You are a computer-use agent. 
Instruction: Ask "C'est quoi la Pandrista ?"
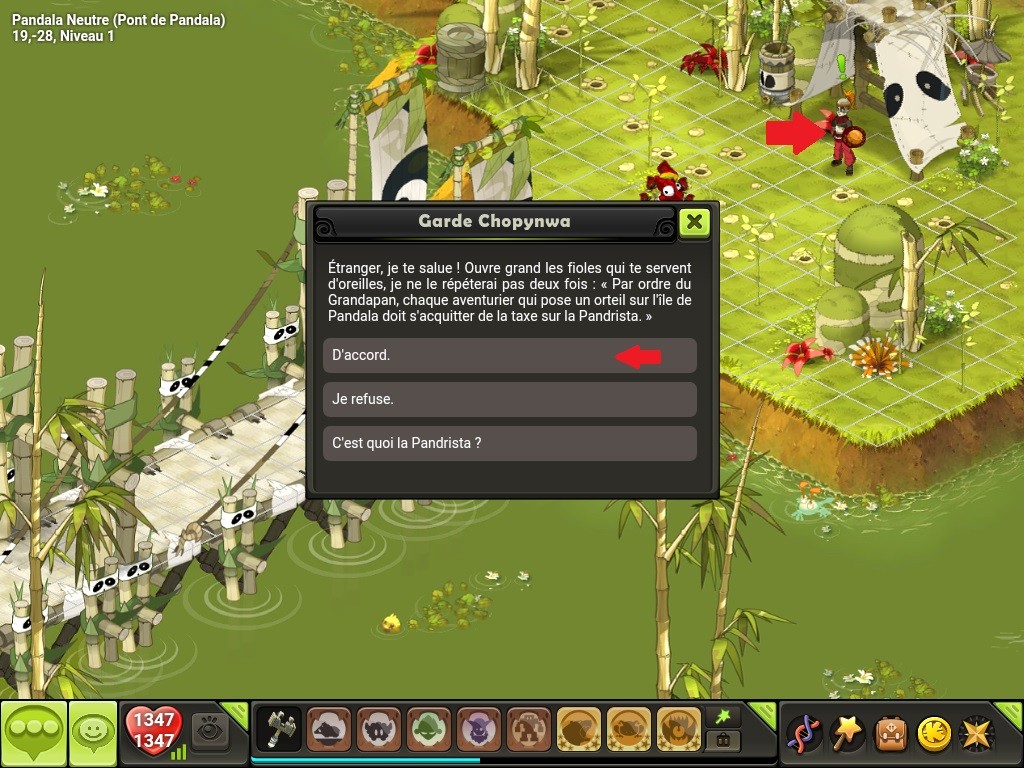(509, 443)
